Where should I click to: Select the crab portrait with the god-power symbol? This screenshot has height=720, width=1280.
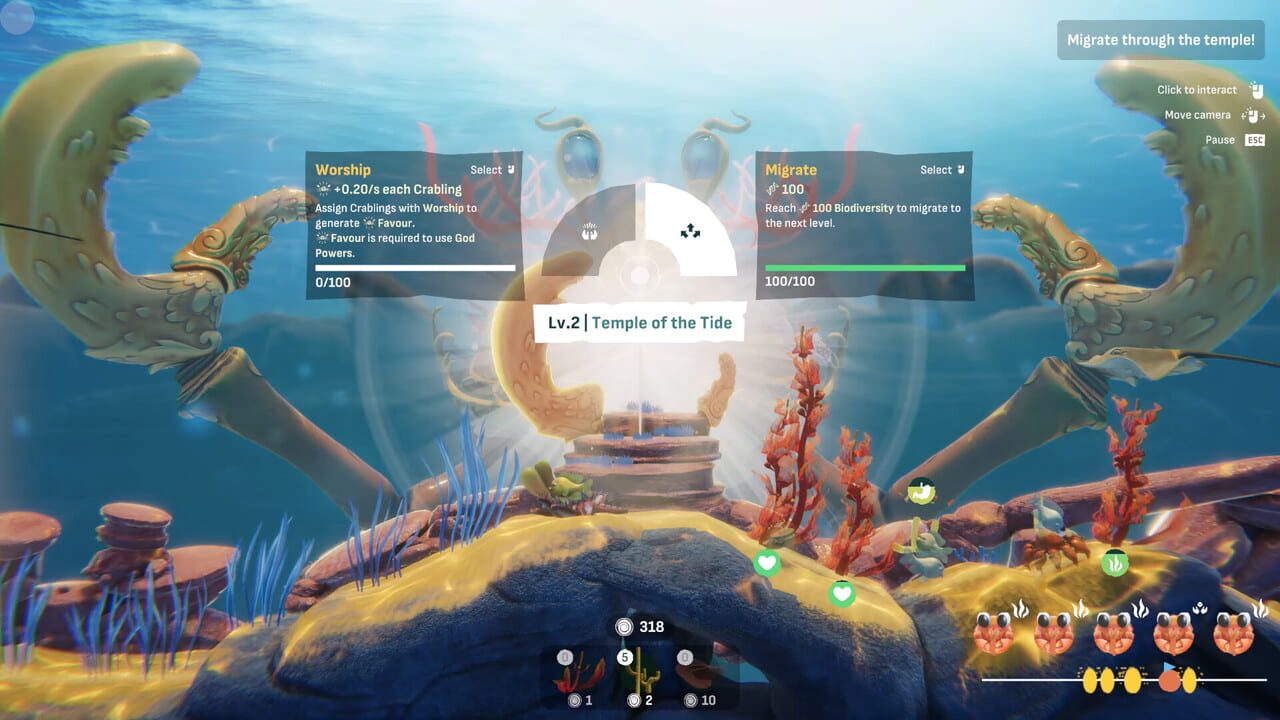click(x=1175, y=633)
